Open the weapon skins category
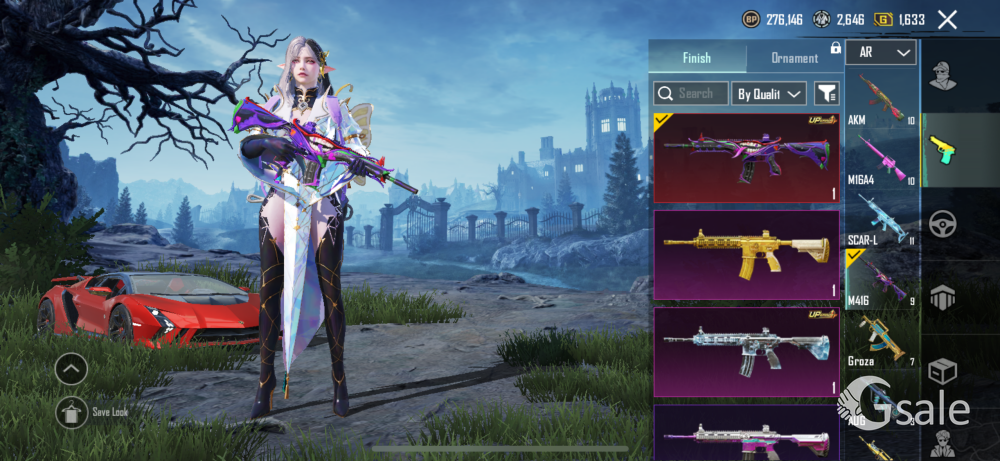This screenshot has height=461, width=1000. pos(942,150)
